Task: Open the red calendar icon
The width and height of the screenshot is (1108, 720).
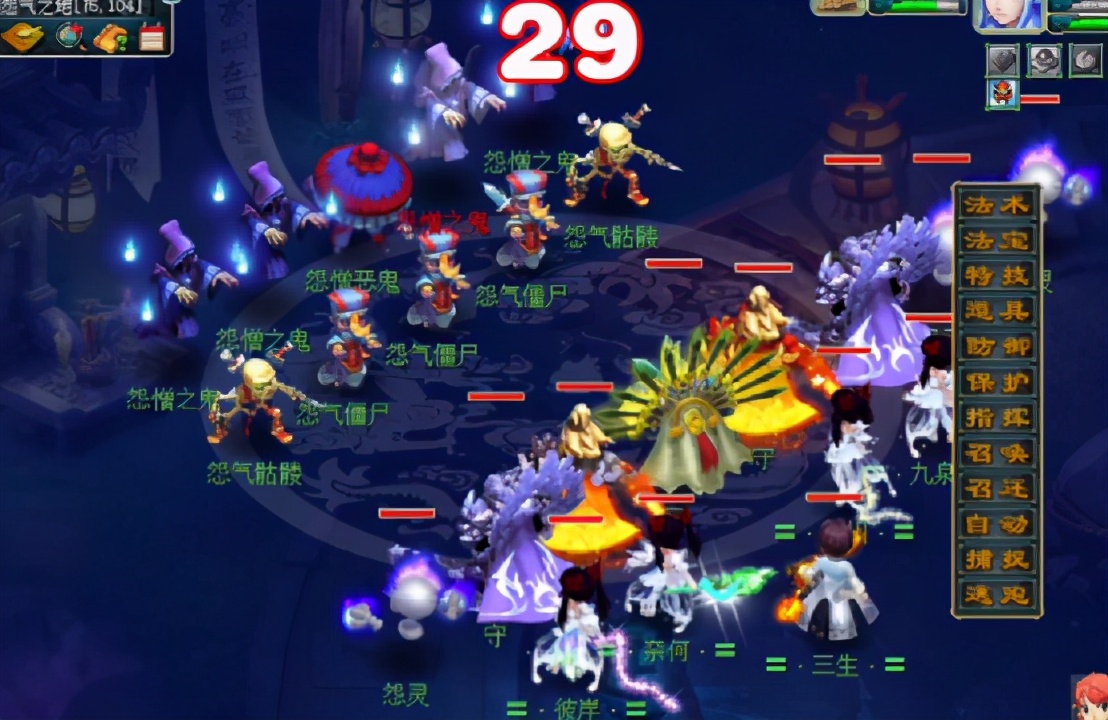Action: pyautogui.click(x=152, y=37)
